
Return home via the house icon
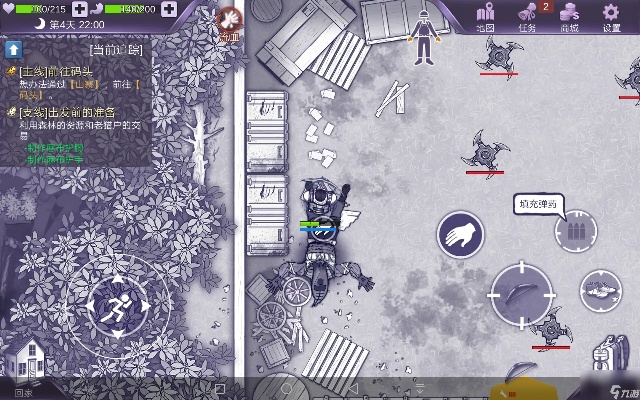(x=23, y=360)
